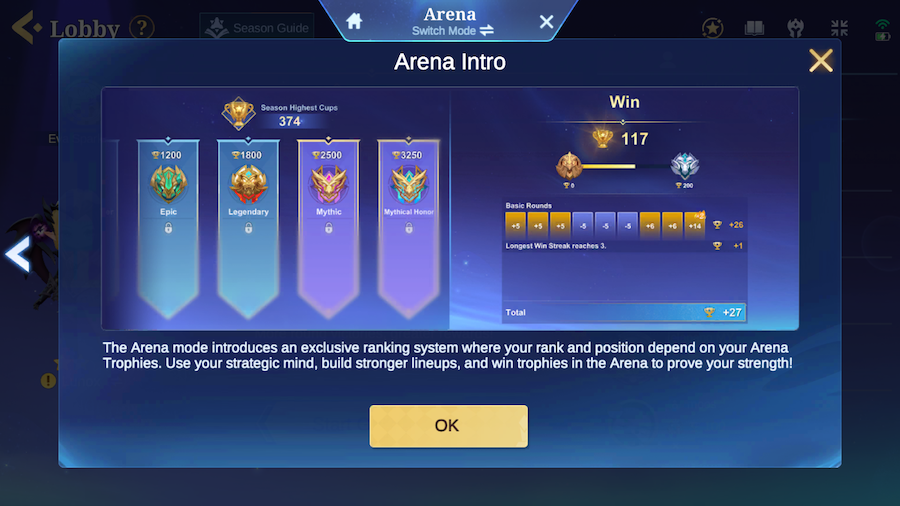
Task: Select the Legendary rank banner
Action: pyautogui.click(x=248, y=220)
